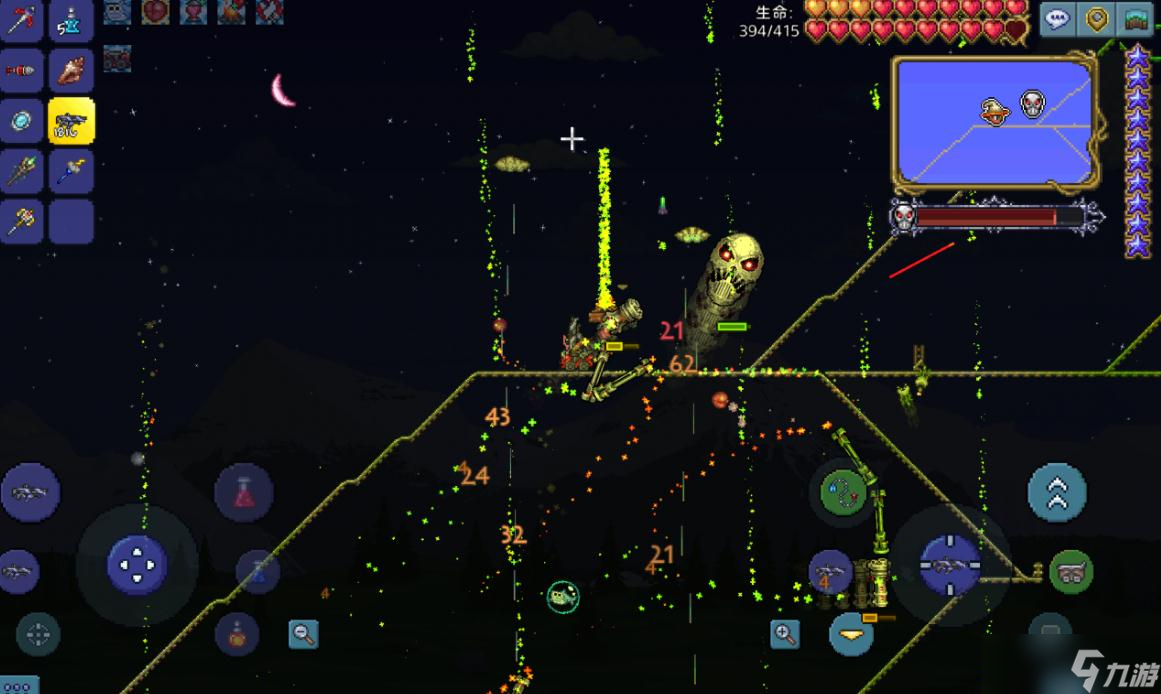Tap the map pin button

[x=1097, y=19]
